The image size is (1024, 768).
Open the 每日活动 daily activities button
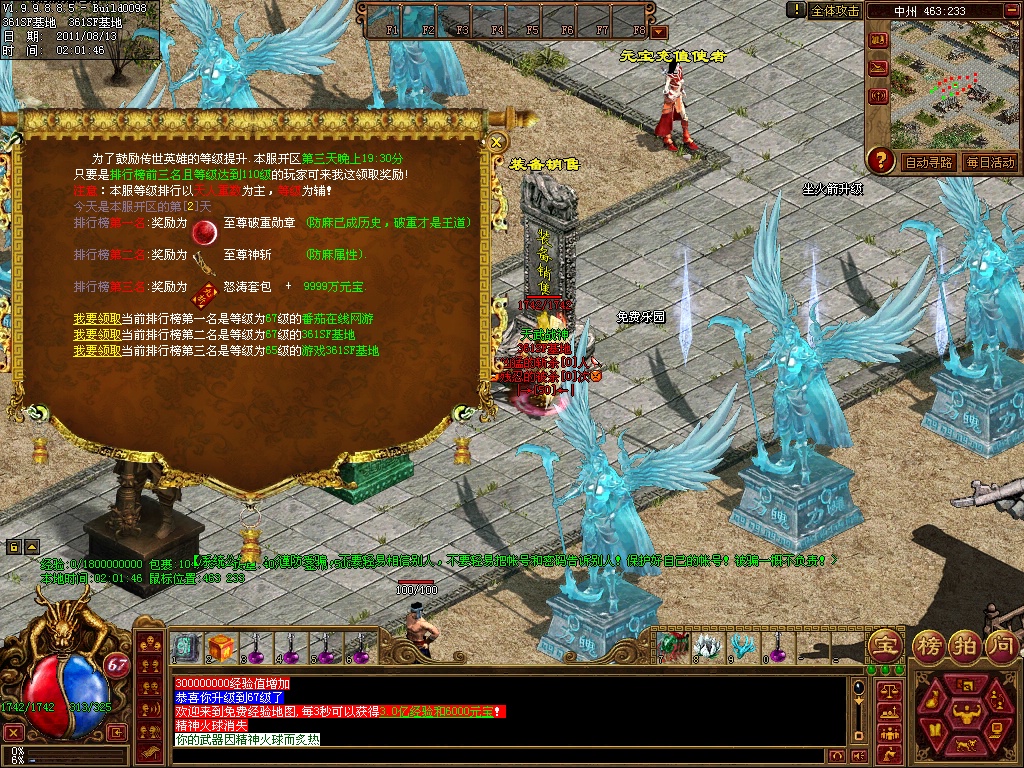point(989,162)
